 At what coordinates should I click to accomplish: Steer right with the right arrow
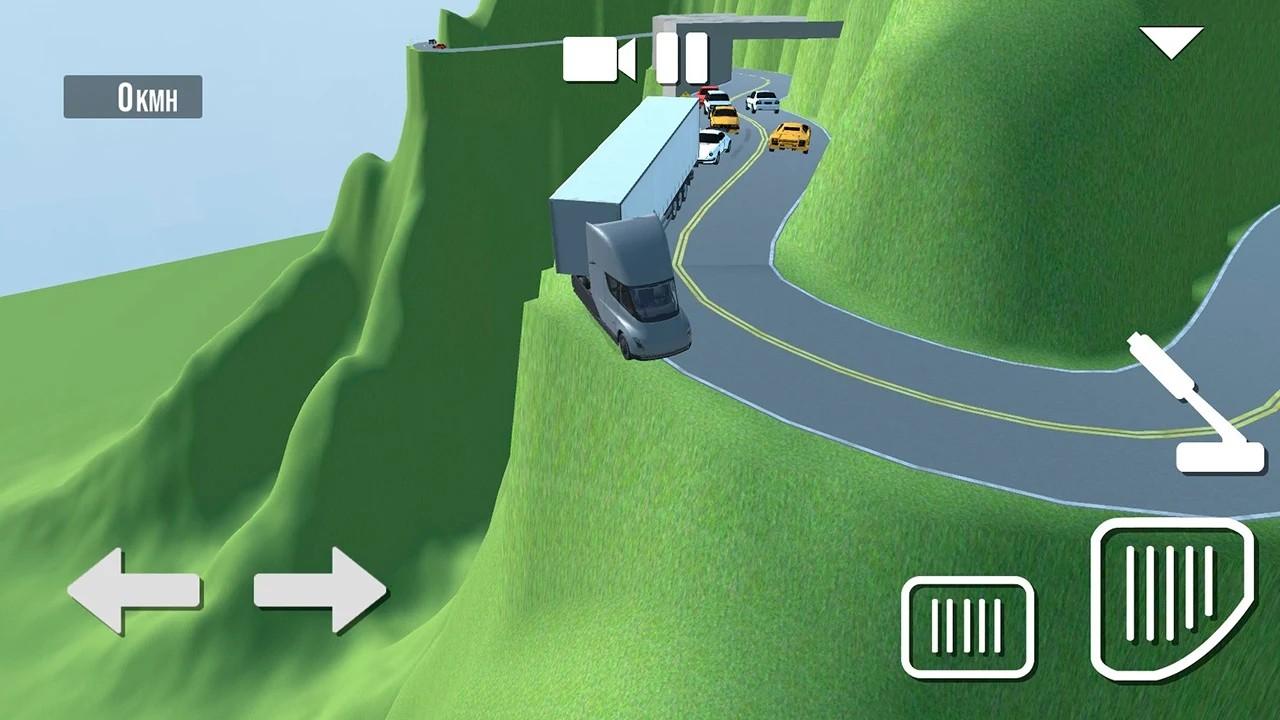pos(320,590)
